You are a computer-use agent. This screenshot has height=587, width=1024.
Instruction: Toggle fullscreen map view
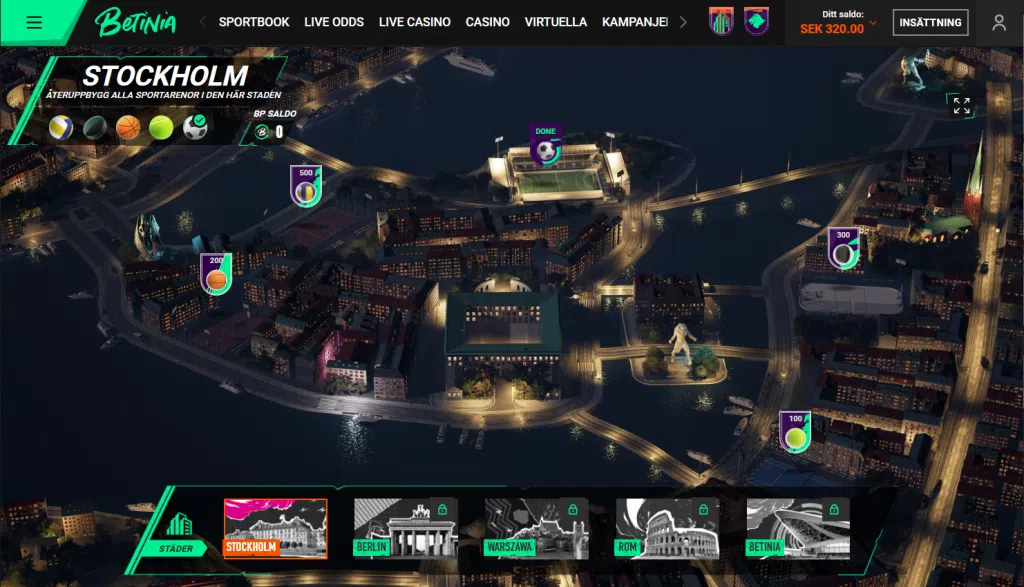[x=961, y=106]
